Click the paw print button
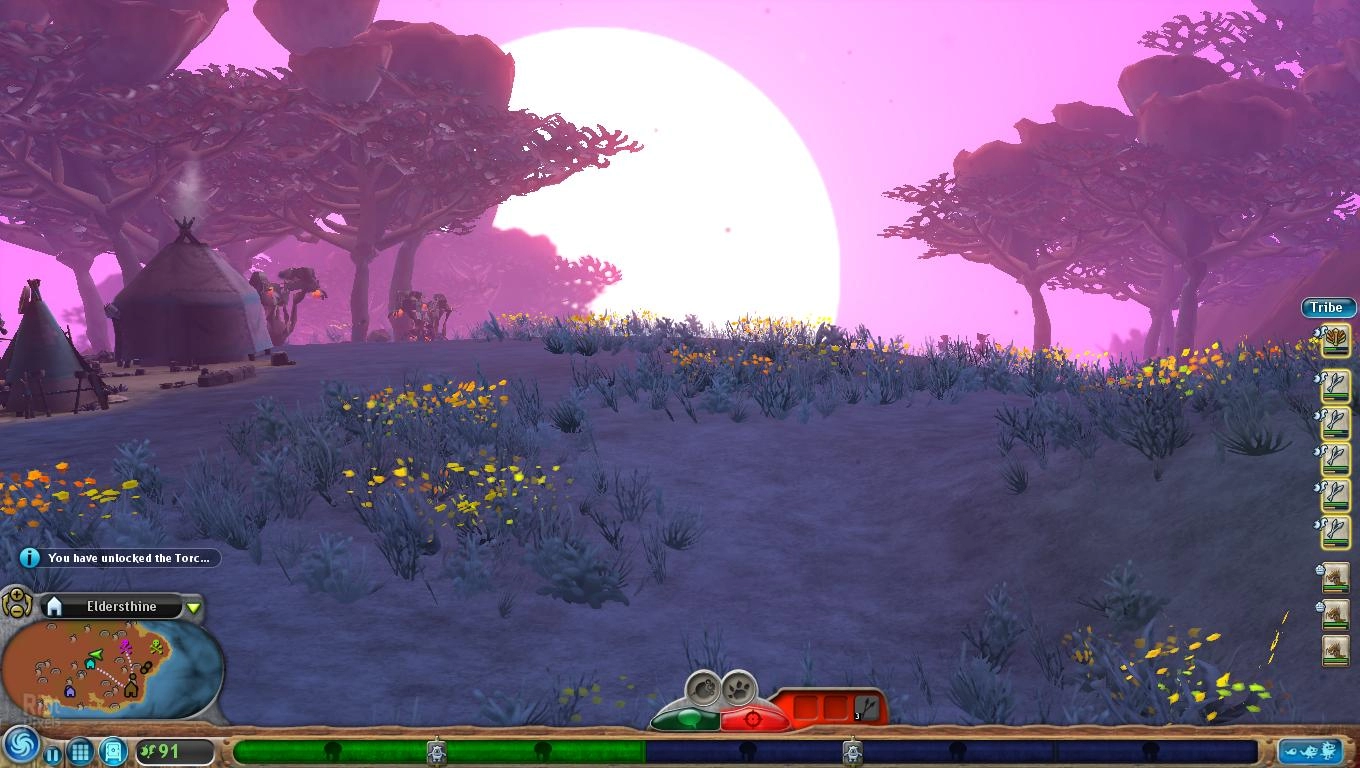This screenshot has width=1360, height=768. [x=739, y=688]
